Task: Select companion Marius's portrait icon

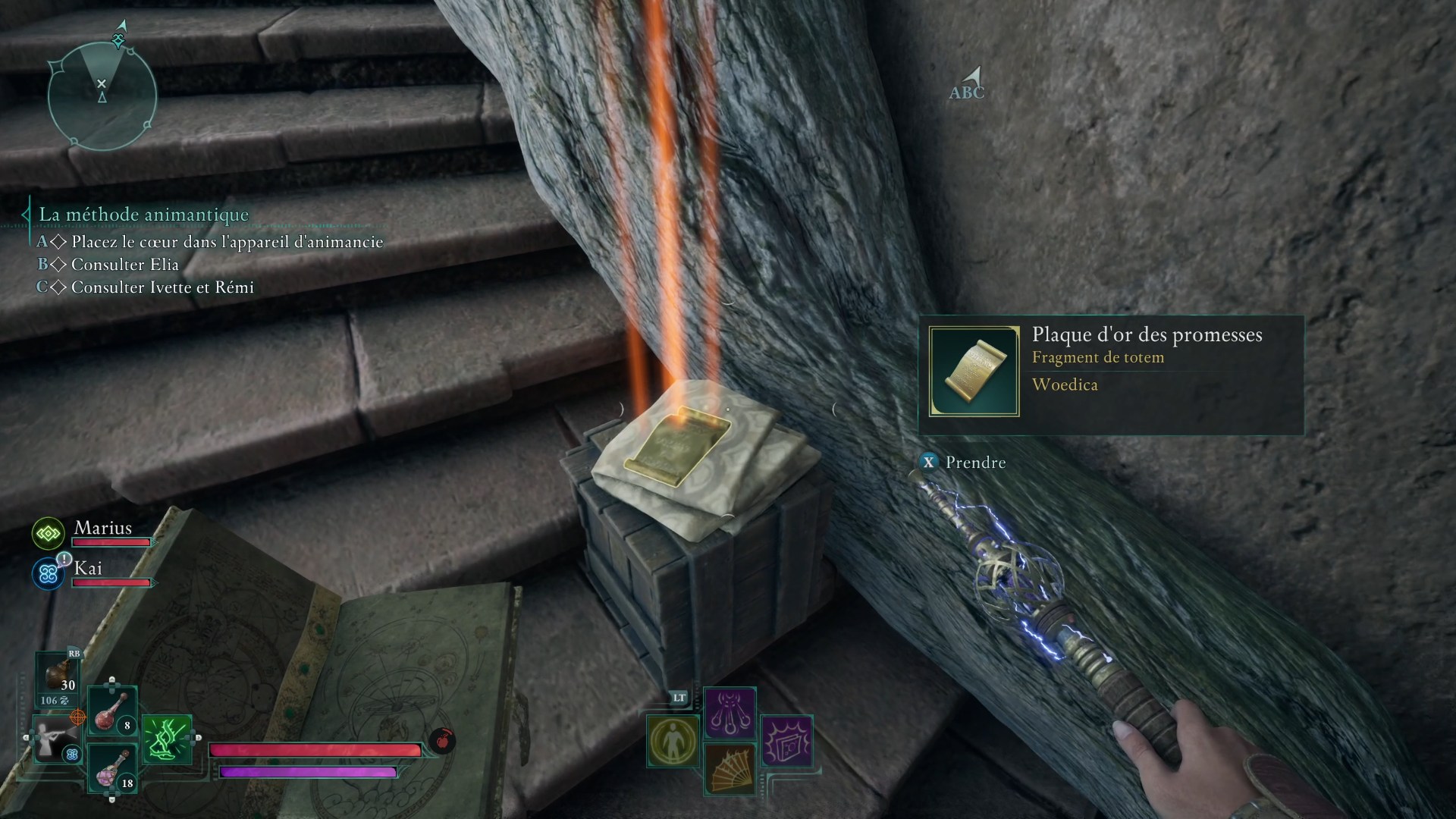Action: [x=49, y=534]
